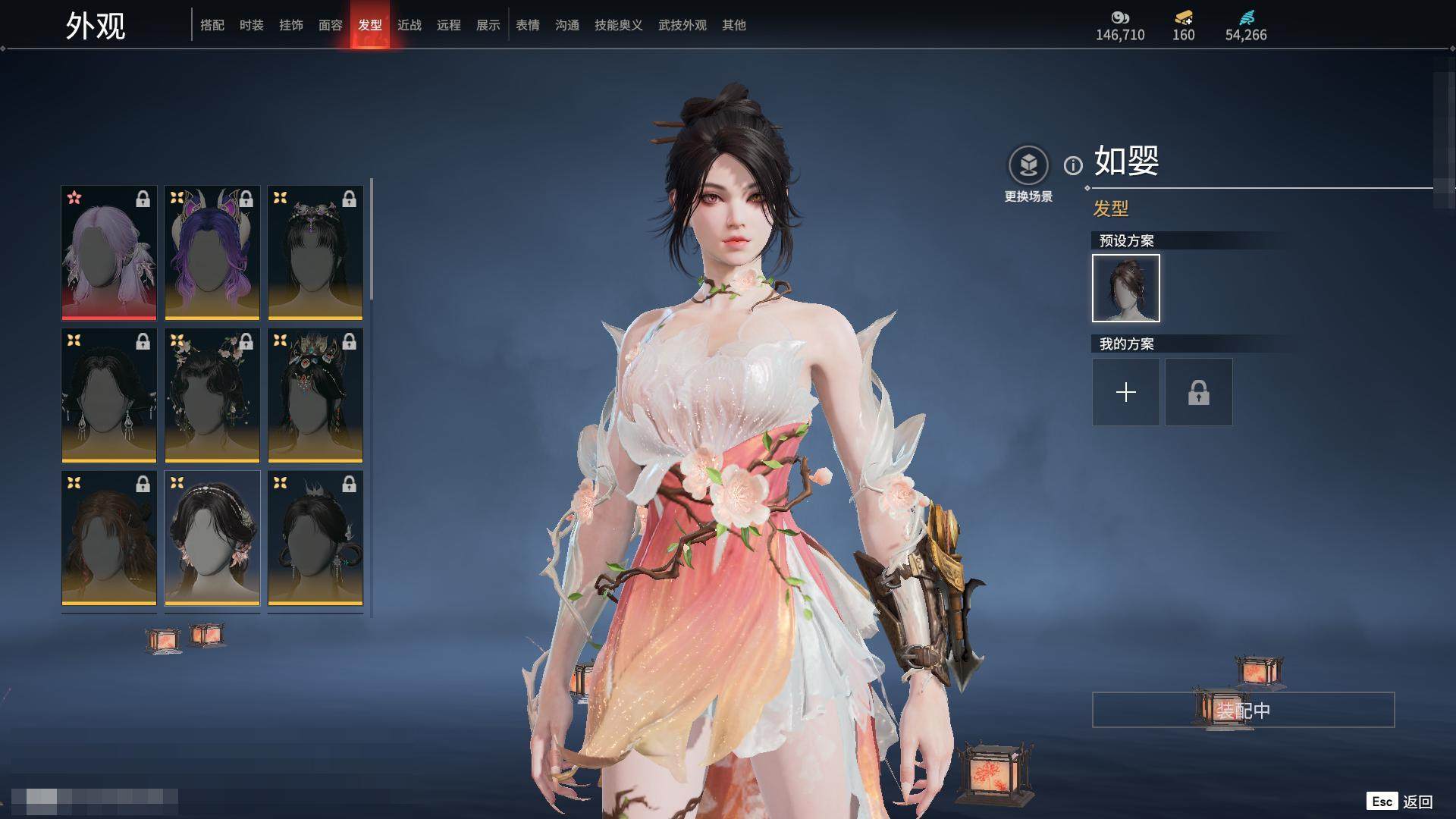Go to the 面容 face tab
Image resolution: width=1456 pixels, height=819 pixels.
click(x=331, y=25)
